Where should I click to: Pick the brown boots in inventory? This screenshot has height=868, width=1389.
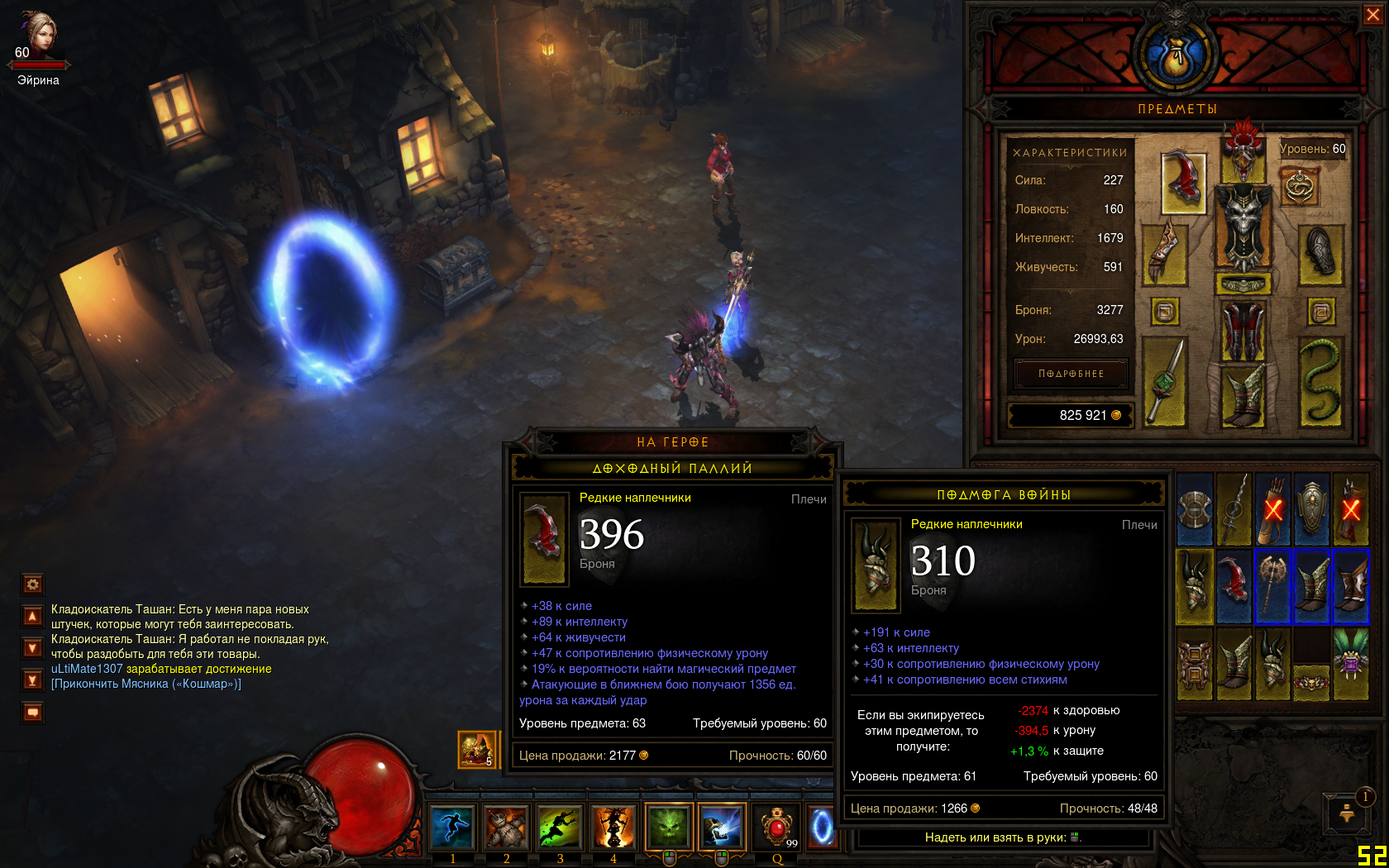point(1351,585)
